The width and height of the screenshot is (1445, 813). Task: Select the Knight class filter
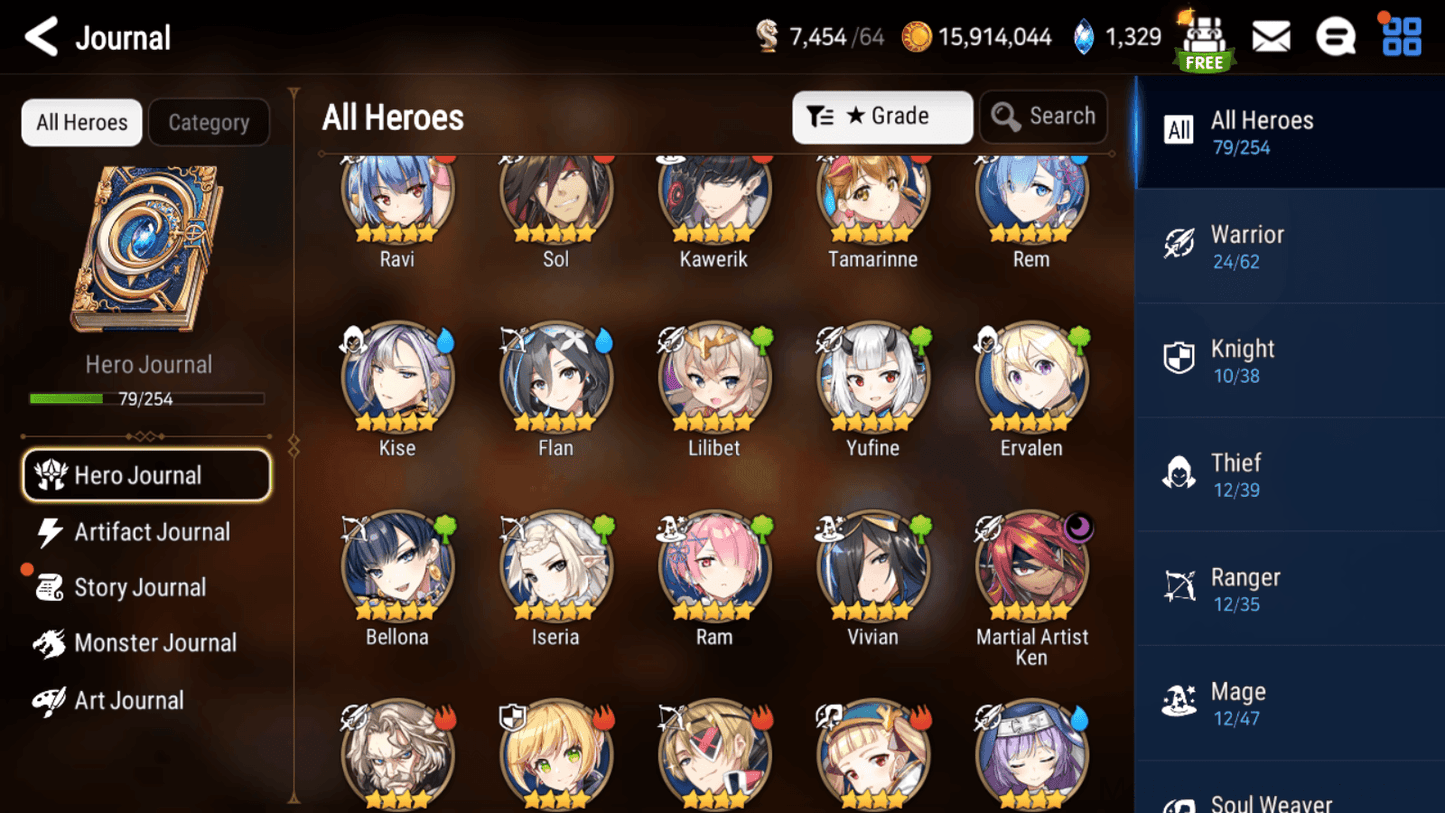(x=1289, y=360)
